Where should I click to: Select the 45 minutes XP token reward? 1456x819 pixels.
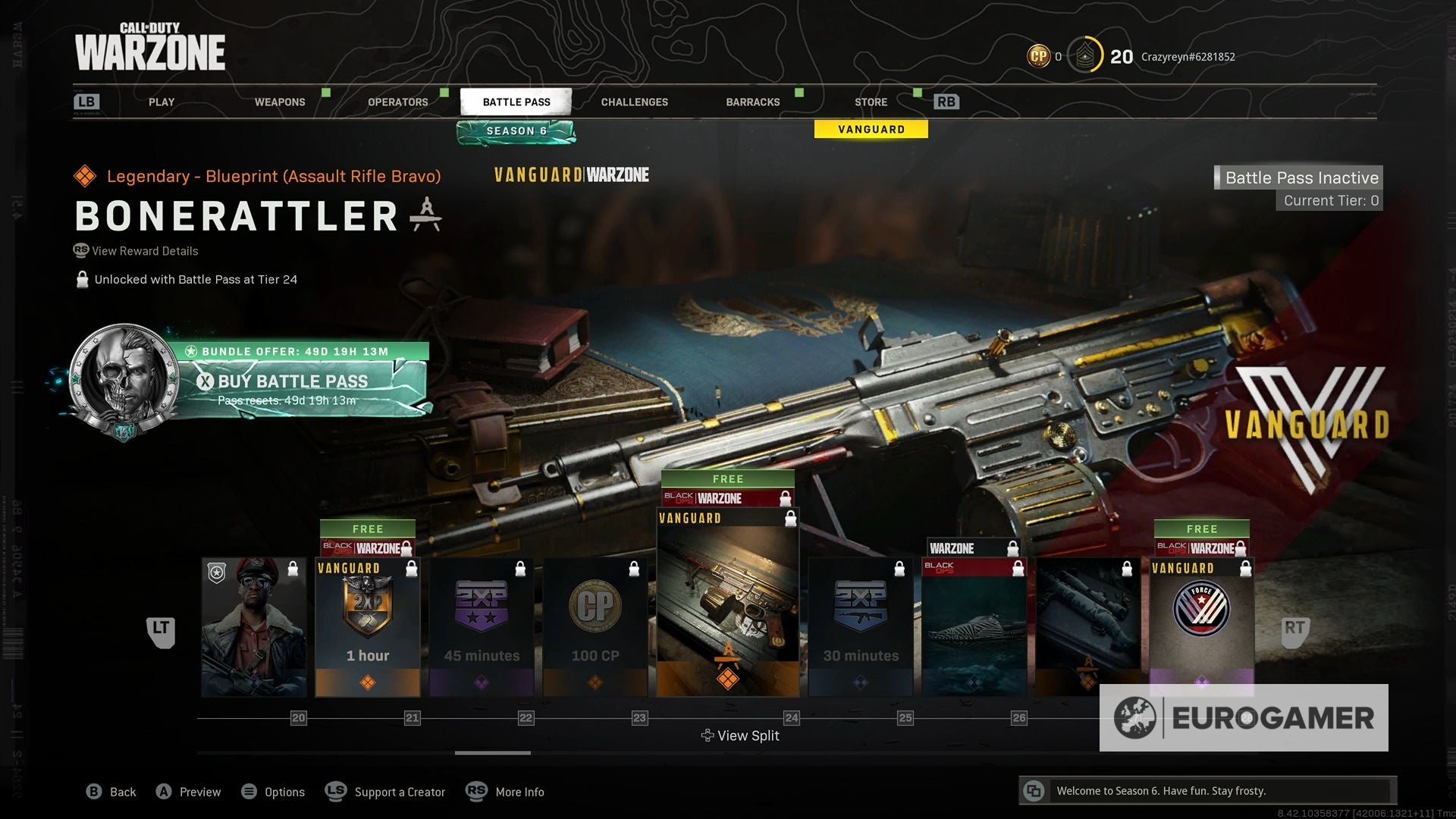tap(482, 627)
